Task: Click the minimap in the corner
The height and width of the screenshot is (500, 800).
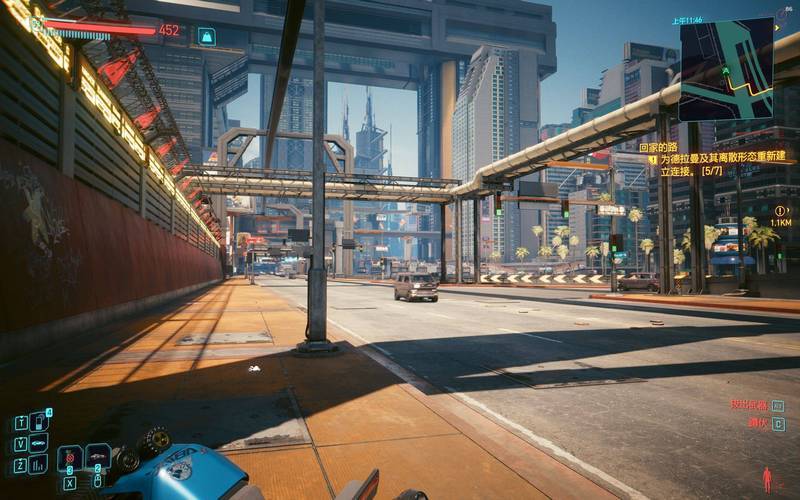Action: [726, 69]
